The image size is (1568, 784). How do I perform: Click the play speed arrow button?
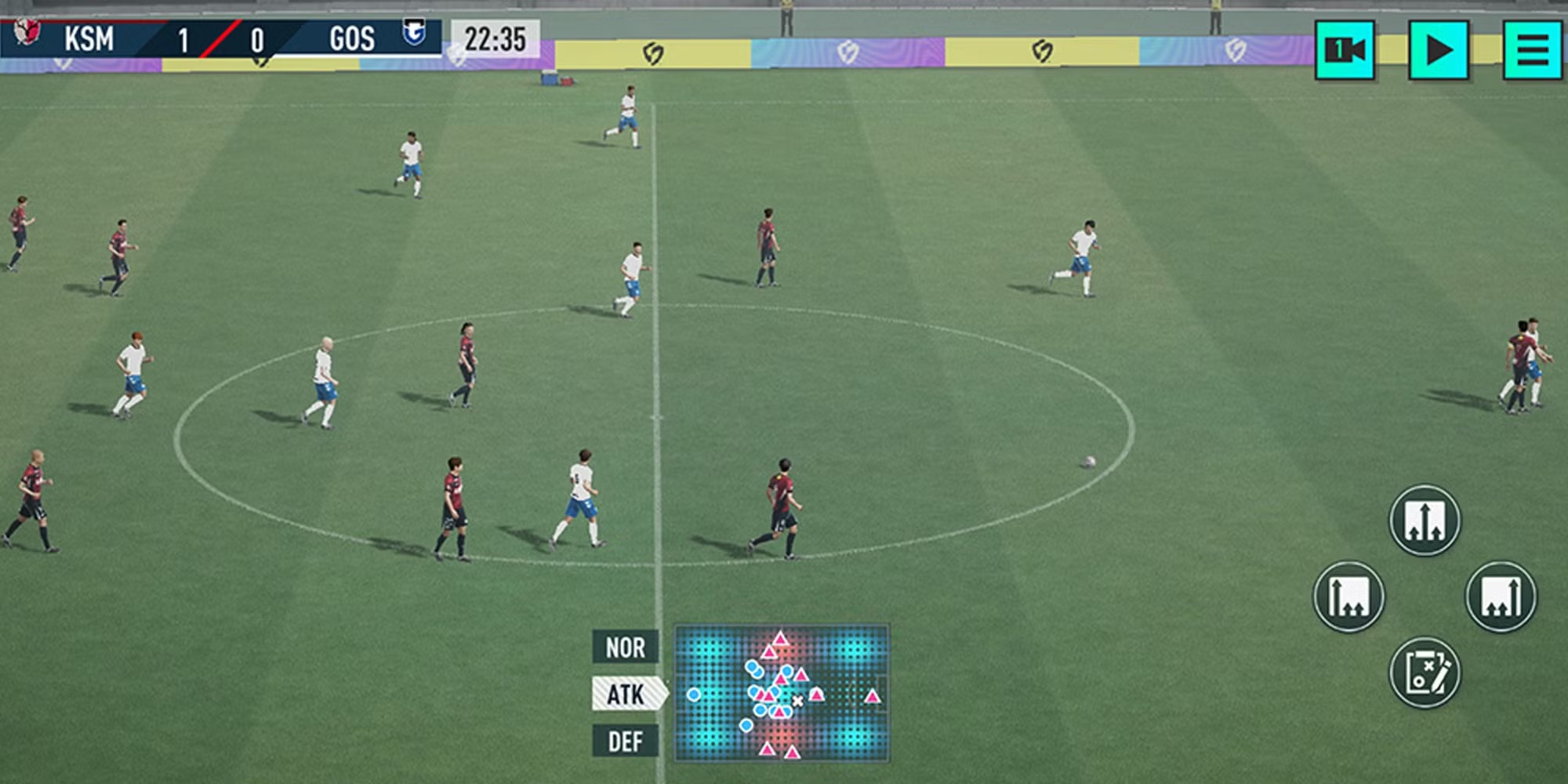(x=1439, y=50)
